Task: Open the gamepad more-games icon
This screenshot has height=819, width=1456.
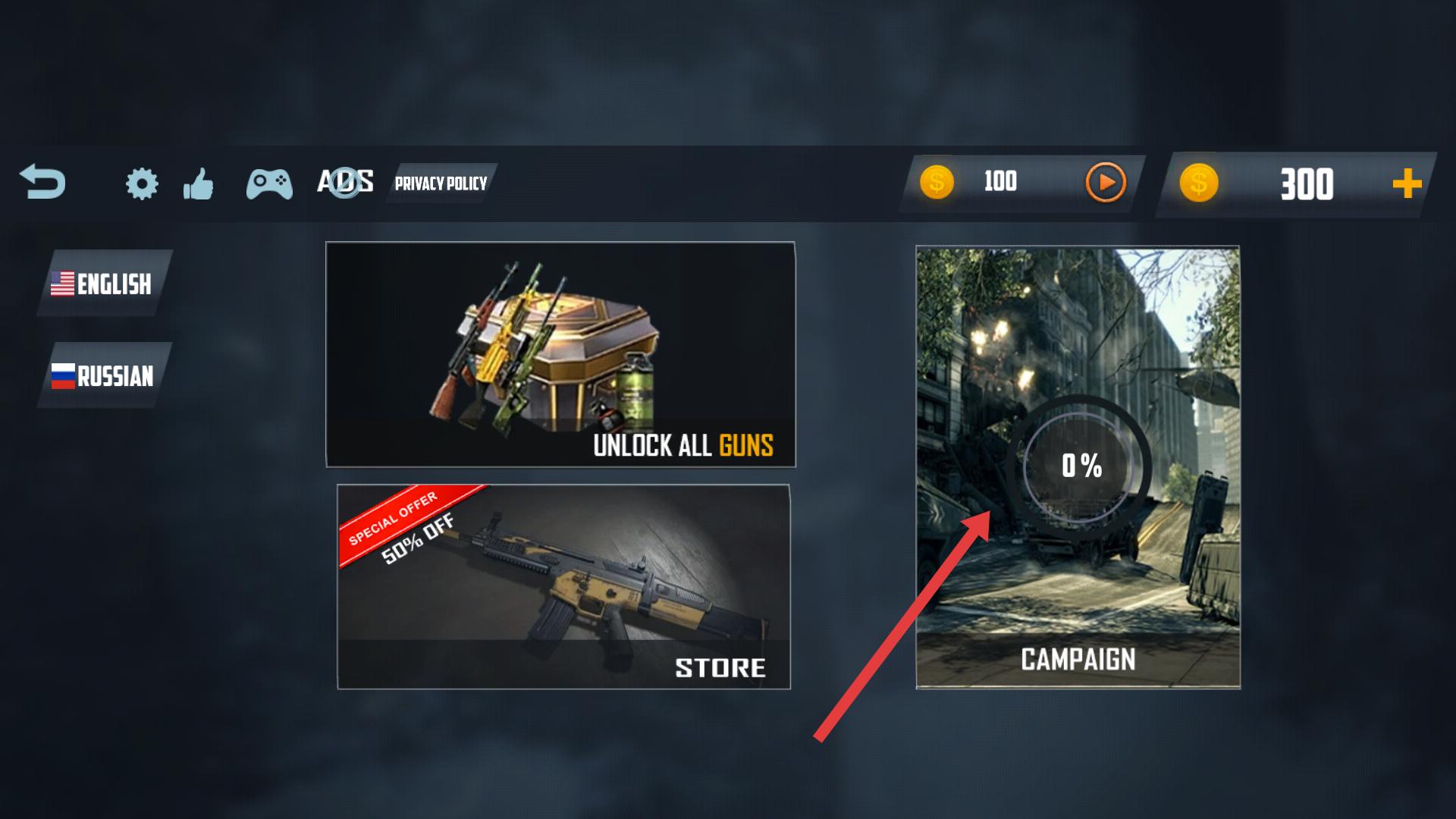Action: click(x=269, y=184)
